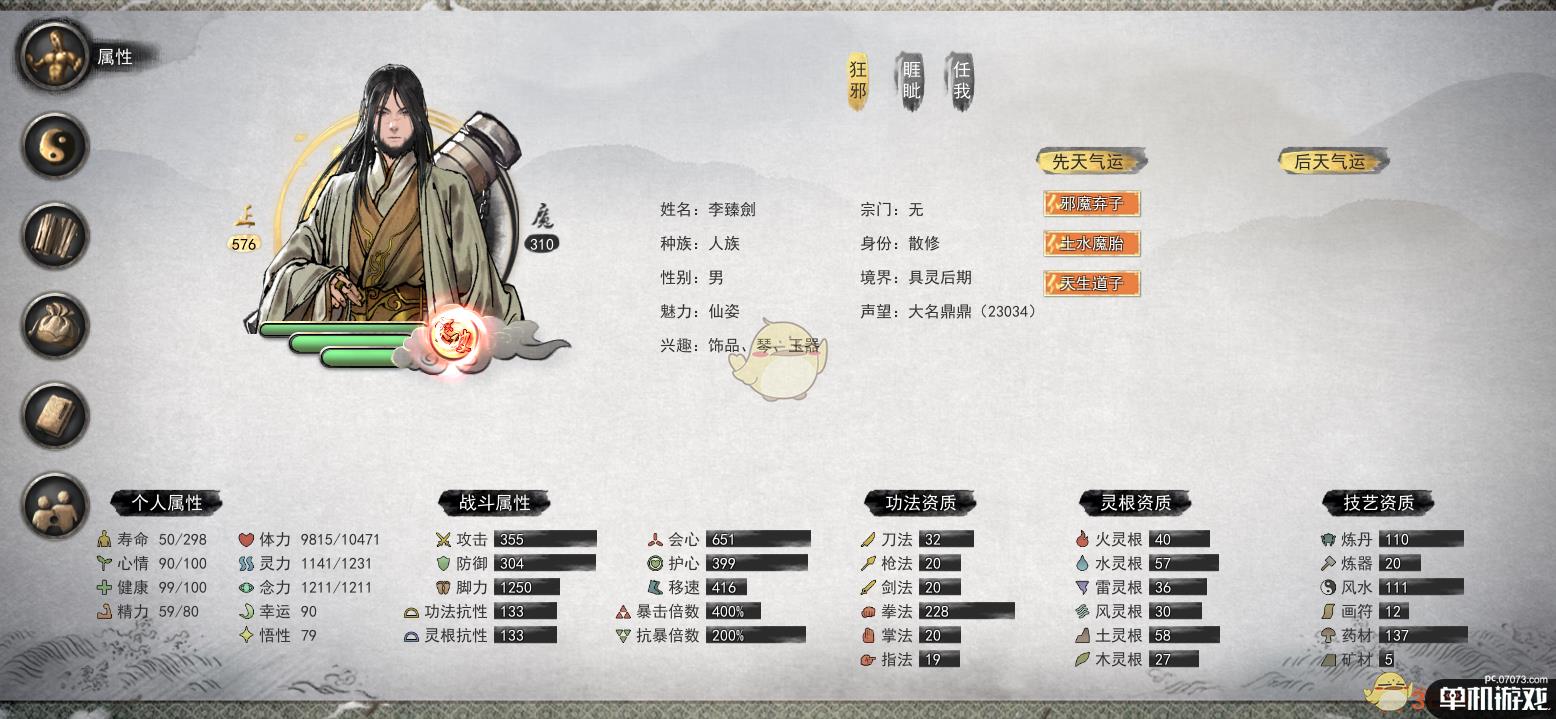Open the 属性 attributes tab
Screen dimensions: 1556x719
pyautogui.click(x=56, y=57)
